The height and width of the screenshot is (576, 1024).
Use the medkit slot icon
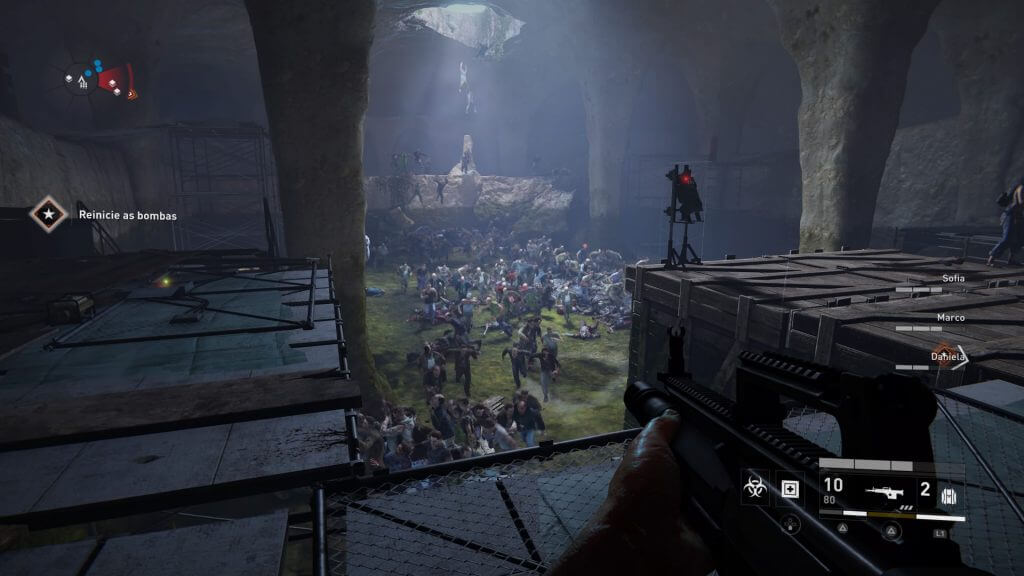point(790,488)
